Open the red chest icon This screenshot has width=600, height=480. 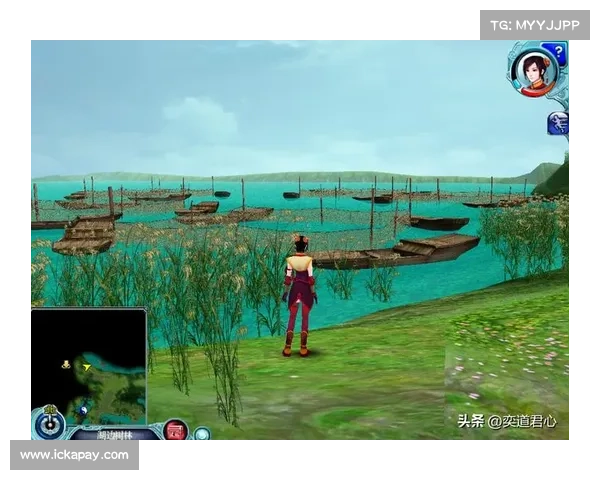pyautogui.click(x=175, y=431)
